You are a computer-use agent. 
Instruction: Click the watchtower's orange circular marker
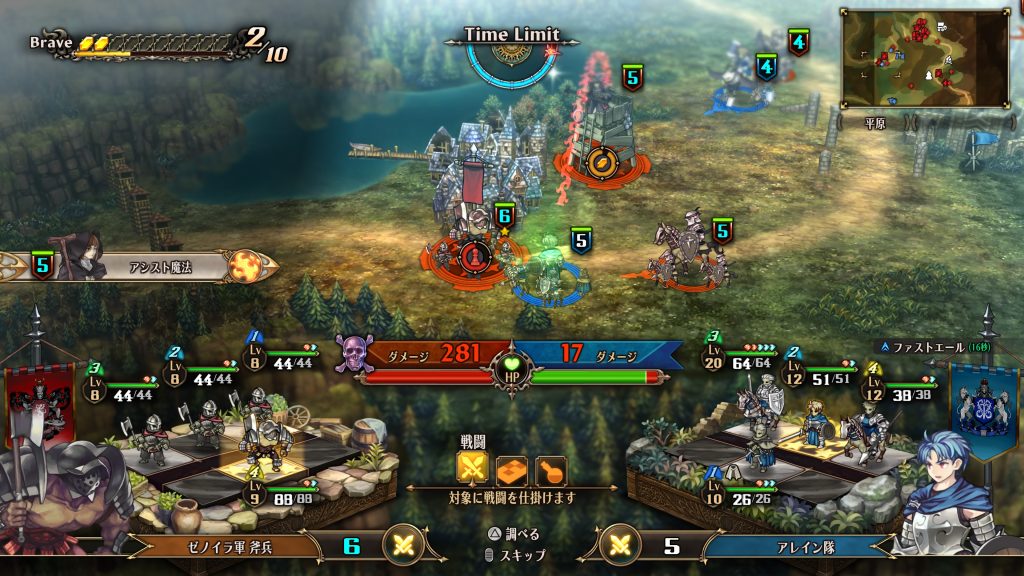[x=601, y=162]
